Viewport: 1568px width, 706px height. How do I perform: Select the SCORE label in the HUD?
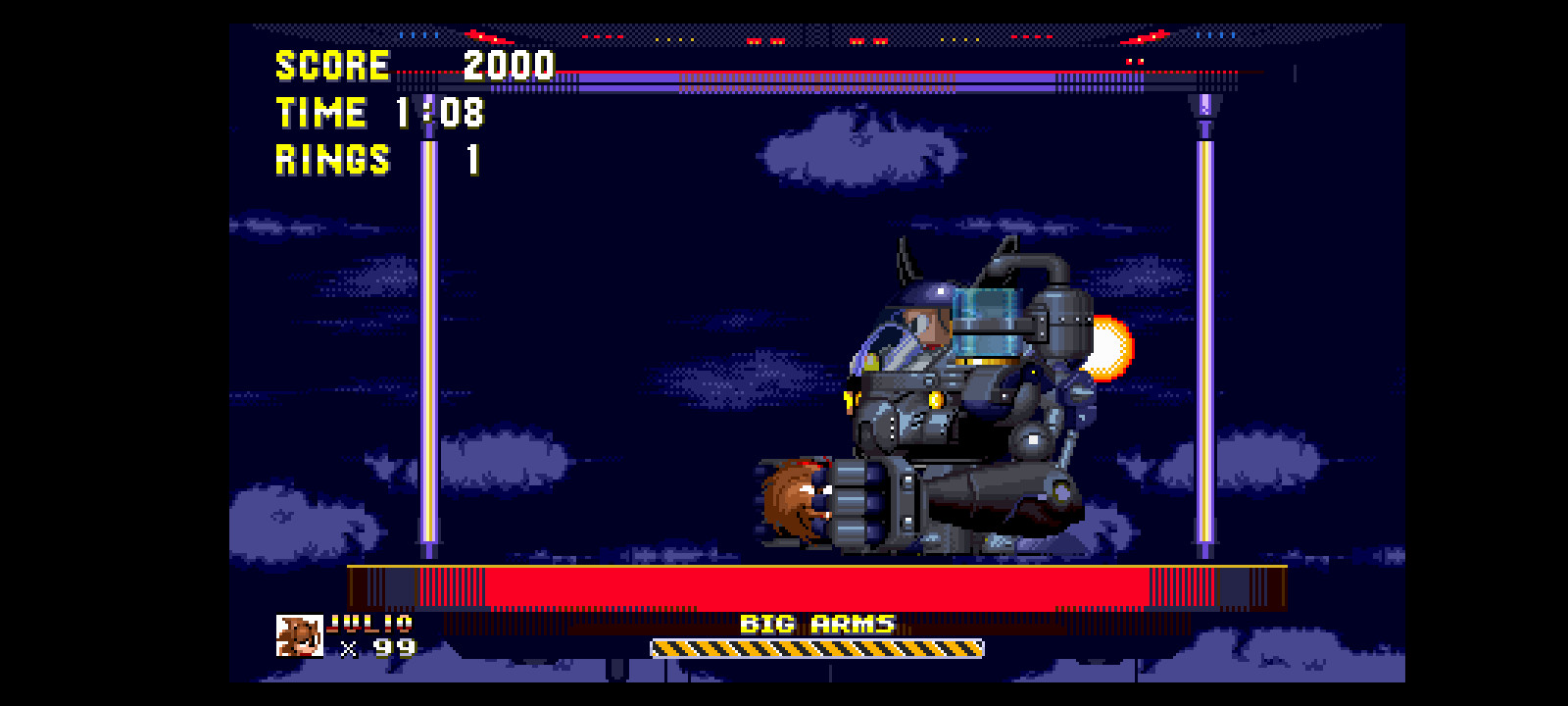pyautogui.click(x=331, y=66)
